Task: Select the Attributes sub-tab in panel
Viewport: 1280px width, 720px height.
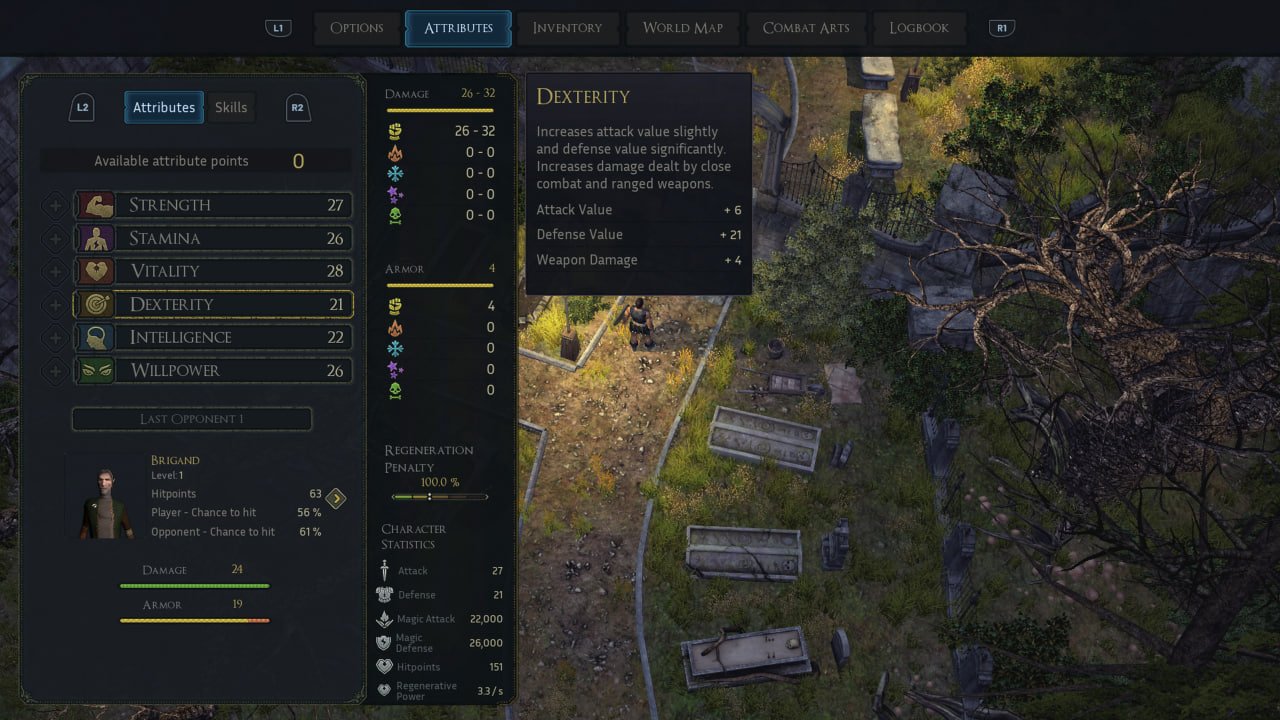Action: [164, 107]
